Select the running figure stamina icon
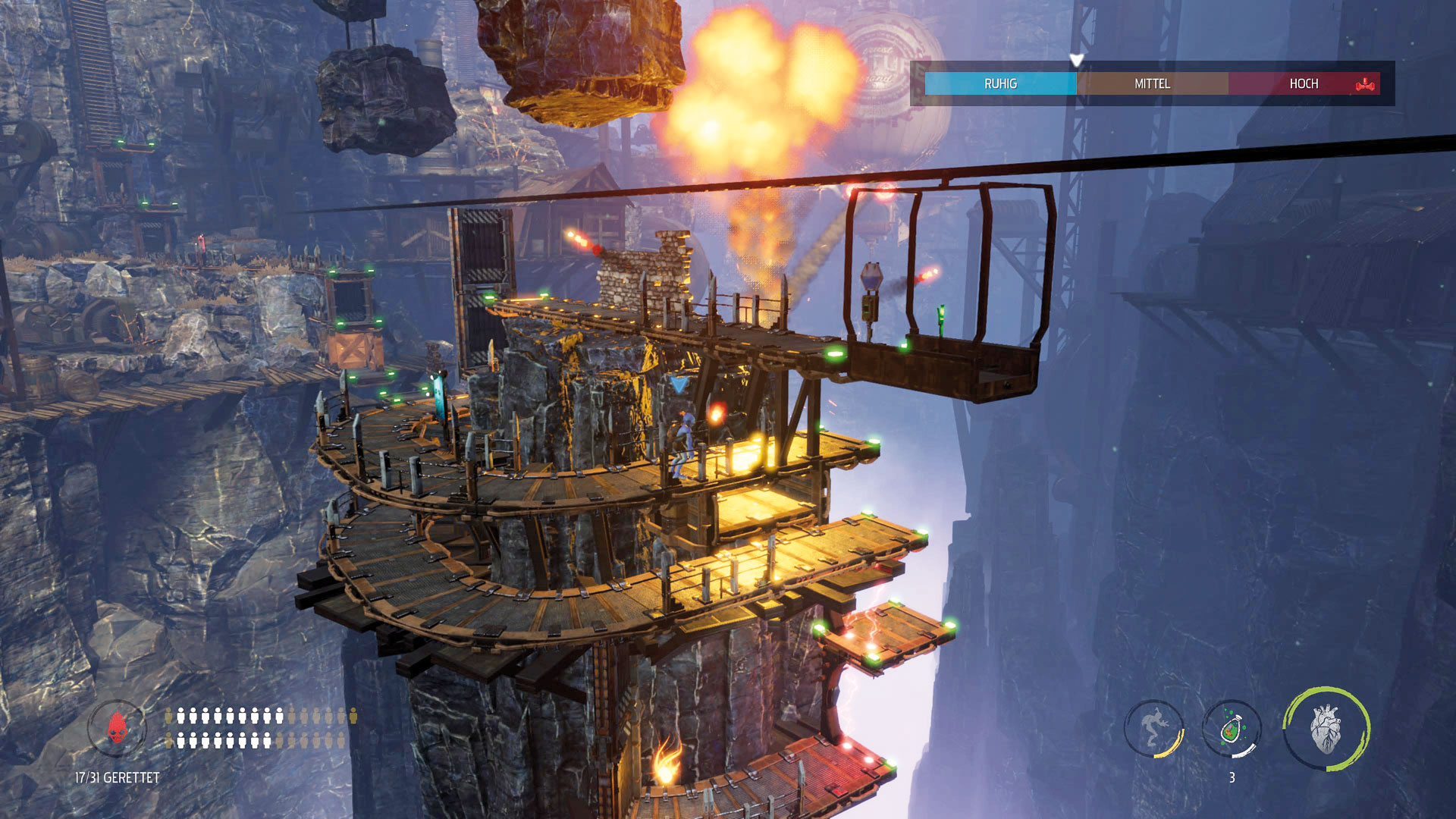Image resolution: width=1456 pixels, height=819 pixels. pyautogui.click(x=1153, y=728)
